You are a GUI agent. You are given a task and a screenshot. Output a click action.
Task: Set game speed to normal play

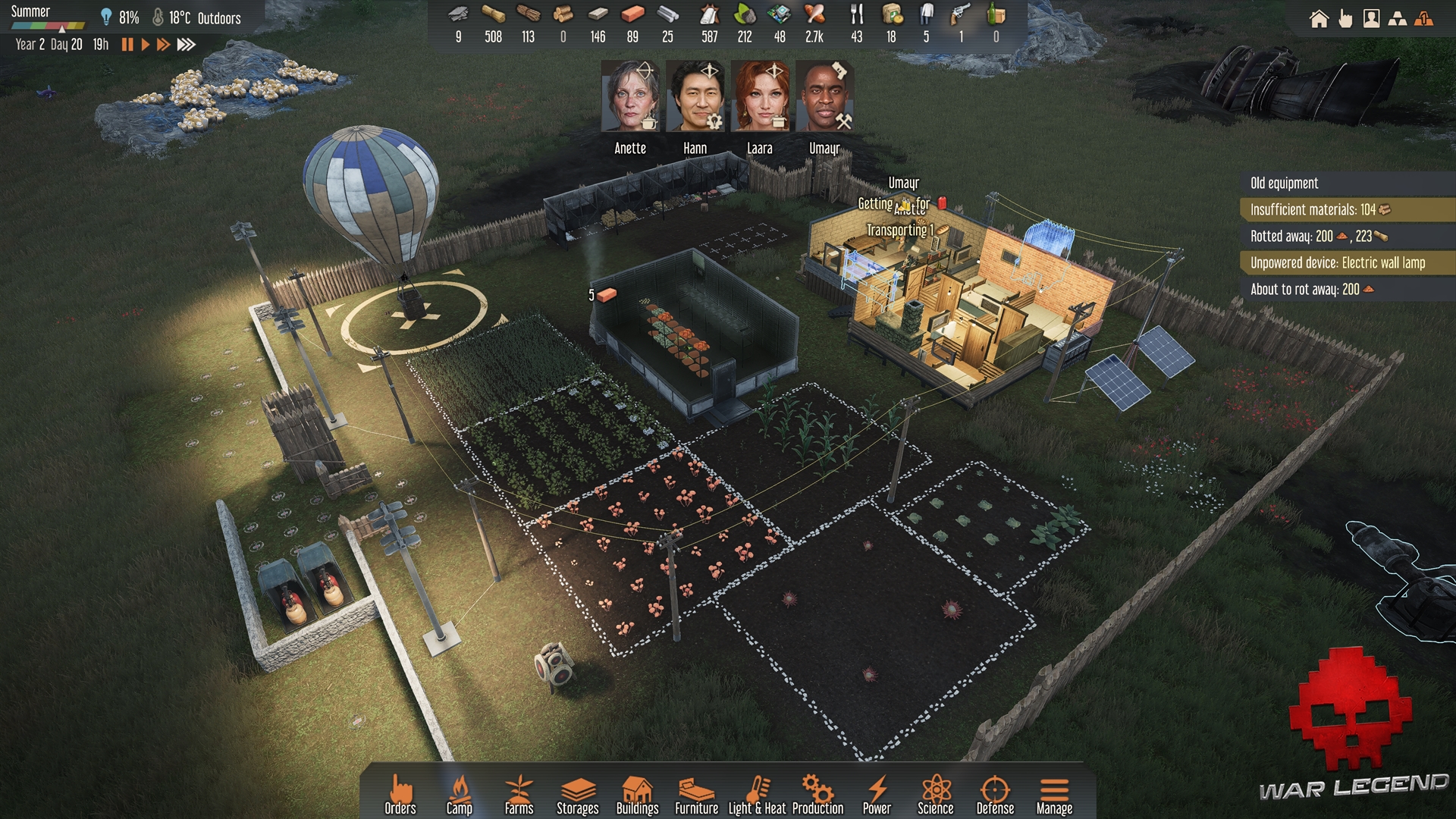point(145,45)
